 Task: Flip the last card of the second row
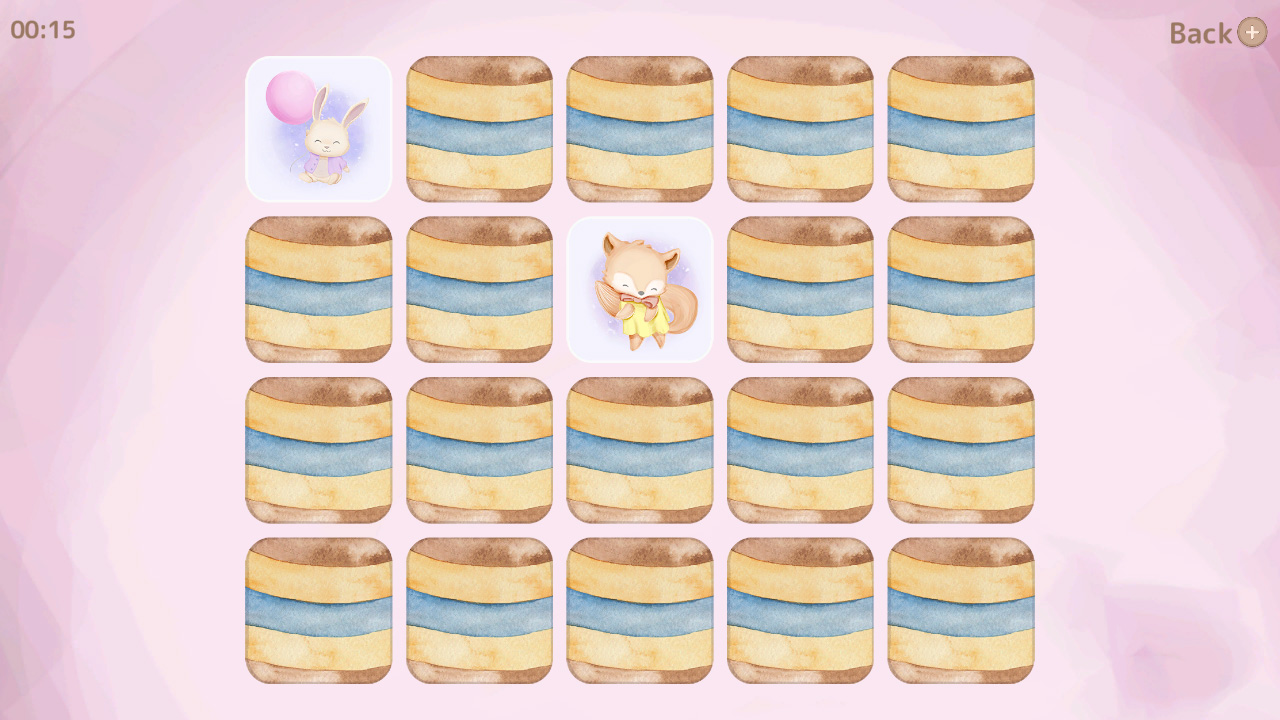point(960,288)
